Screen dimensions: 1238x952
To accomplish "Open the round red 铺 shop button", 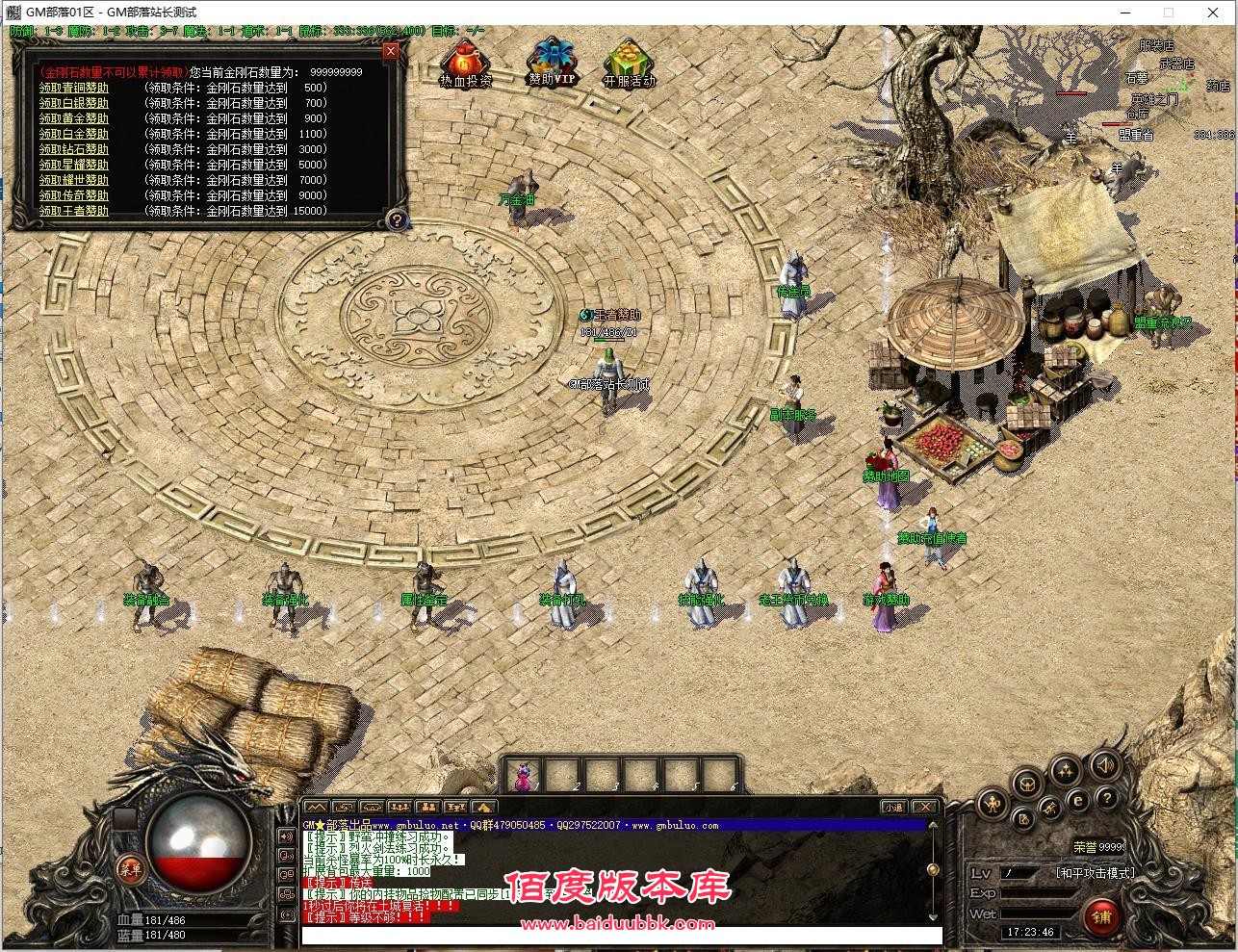I will point(1101,916).
